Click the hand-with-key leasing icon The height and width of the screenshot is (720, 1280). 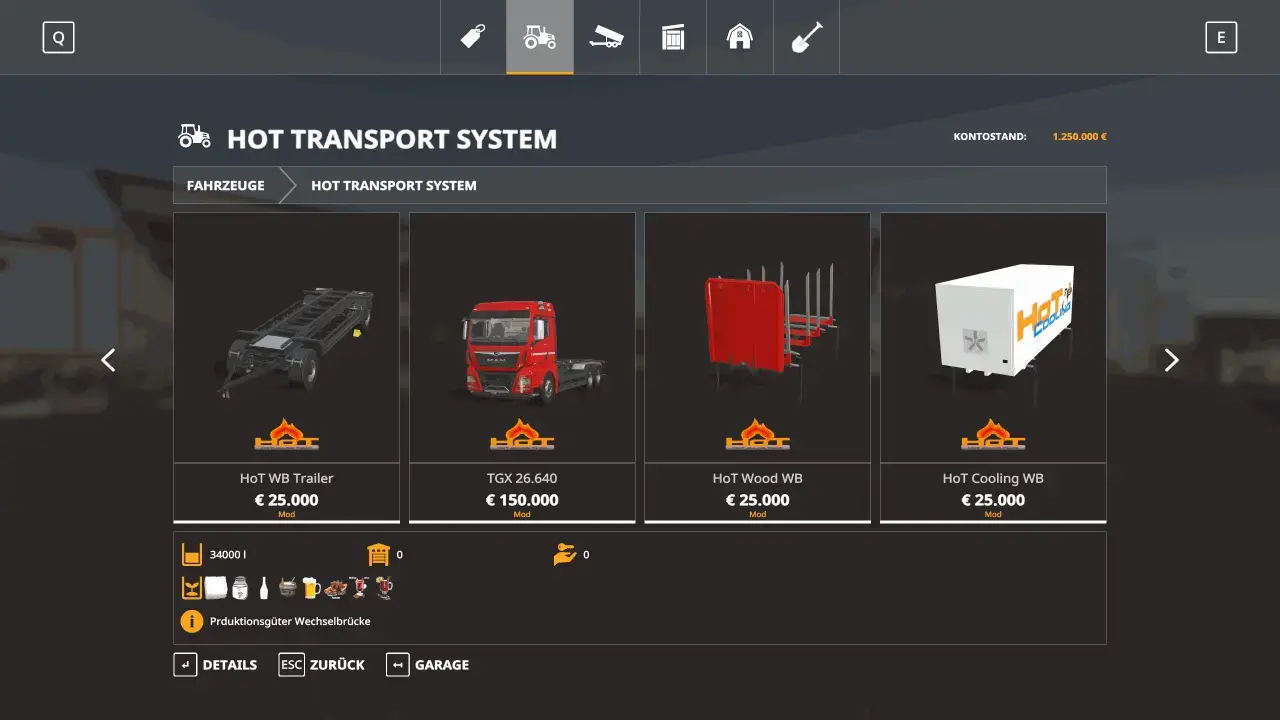(x=565, y=553)
